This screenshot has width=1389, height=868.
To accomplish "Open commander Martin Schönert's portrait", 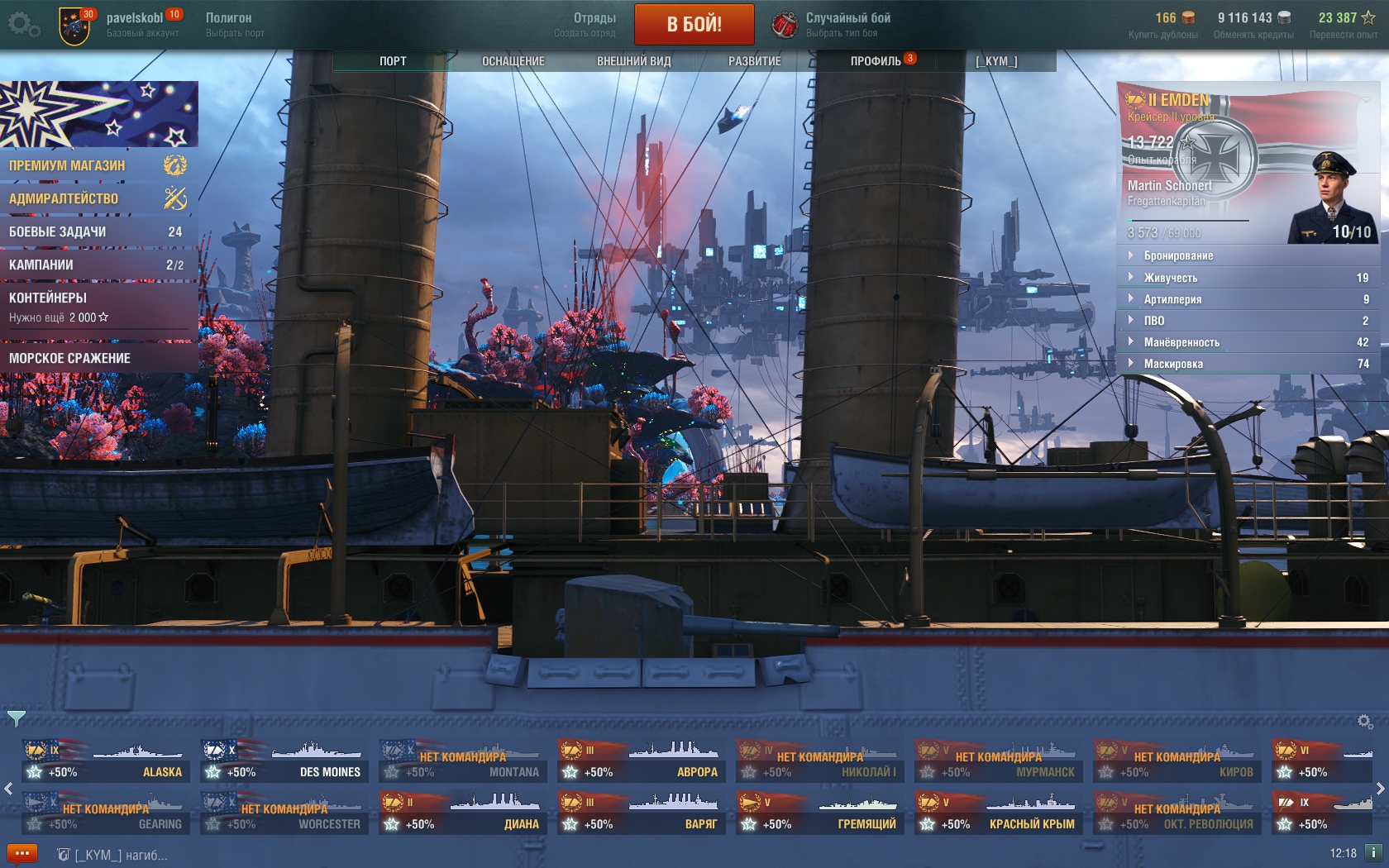I will click(1331, 197).
